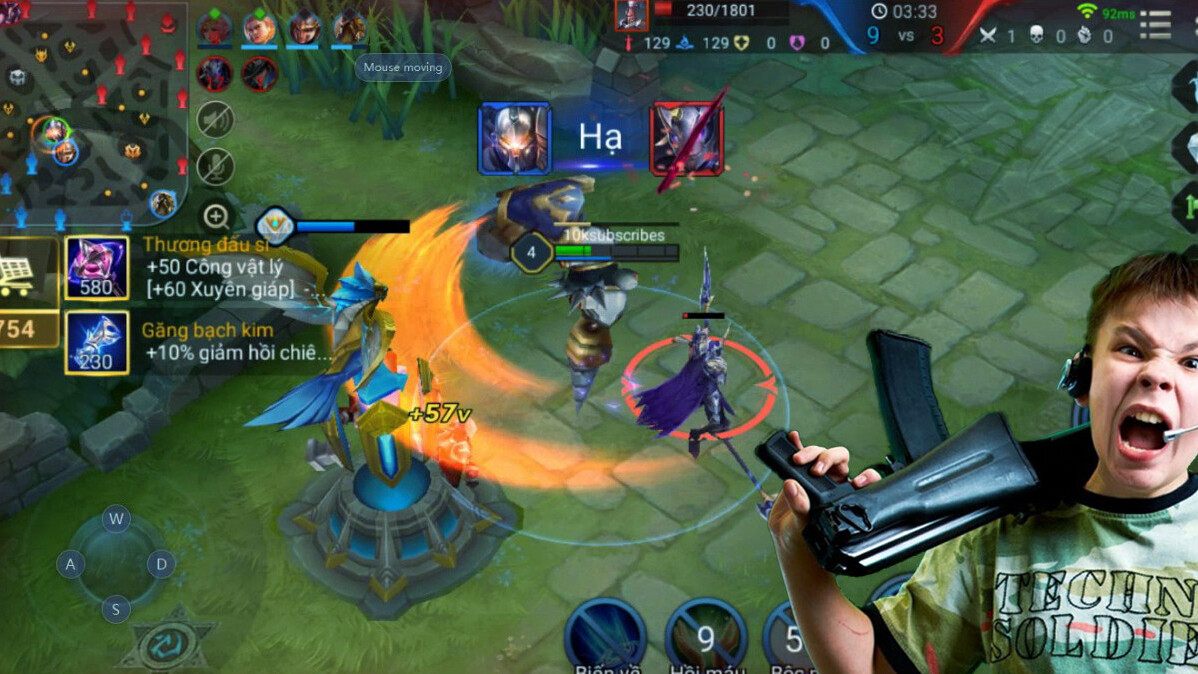Buy the suggested Thương đấu sĩ item
The image size is (1198, 674).
pyautogui.click(x=96, y=267)
